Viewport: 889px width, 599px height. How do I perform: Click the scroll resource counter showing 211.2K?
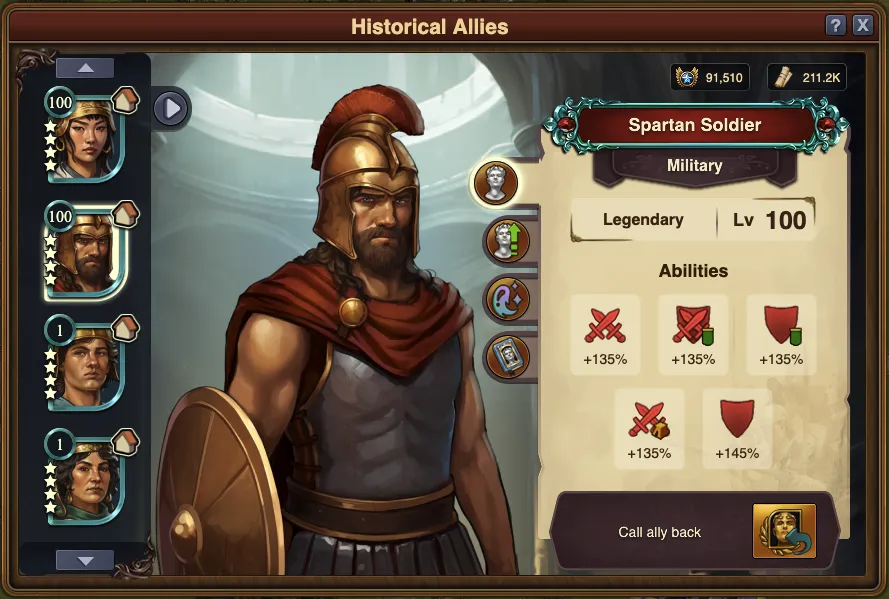pos(806,78)
